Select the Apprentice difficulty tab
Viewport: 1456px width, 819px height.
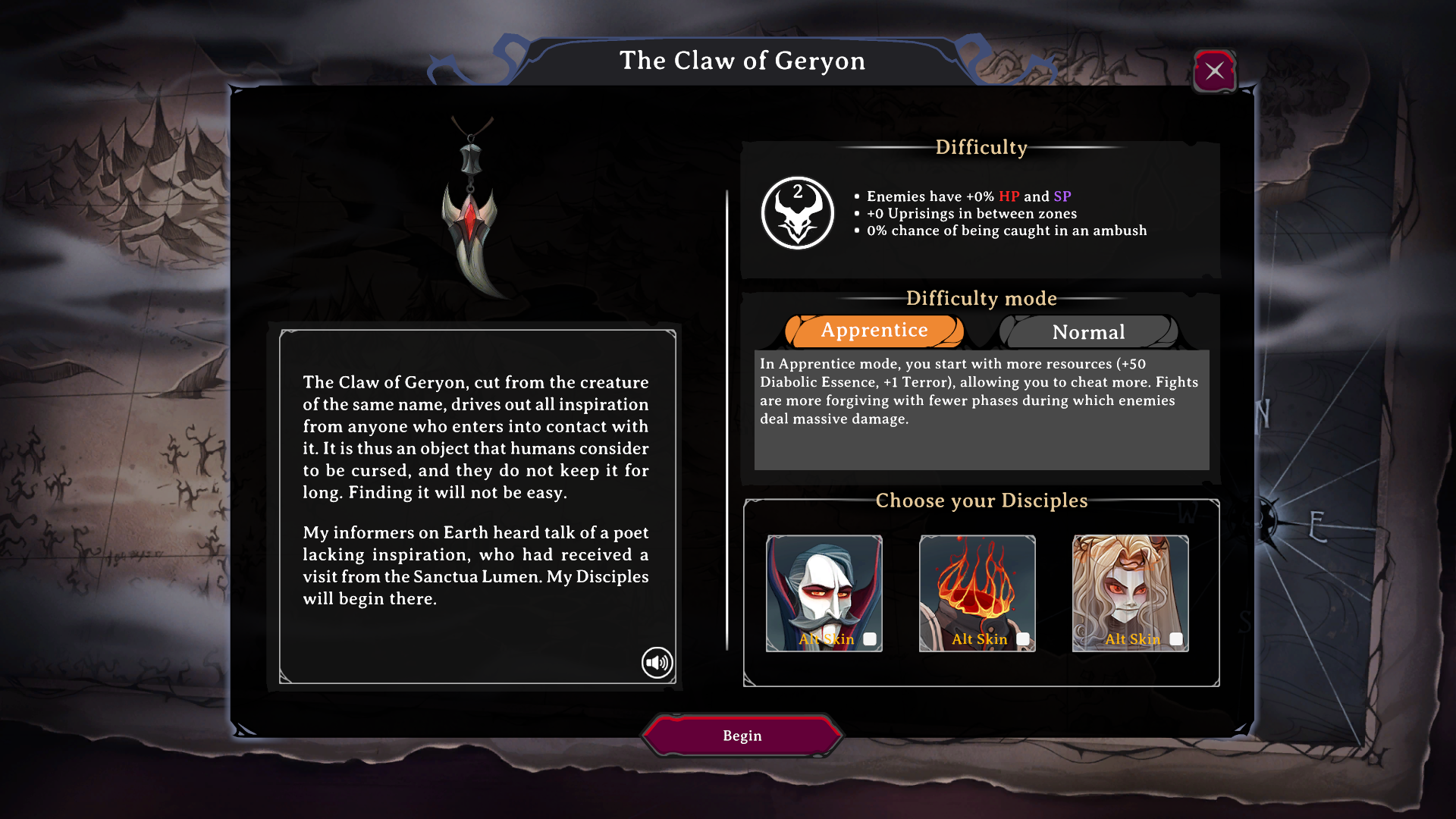tap(874, 331)
